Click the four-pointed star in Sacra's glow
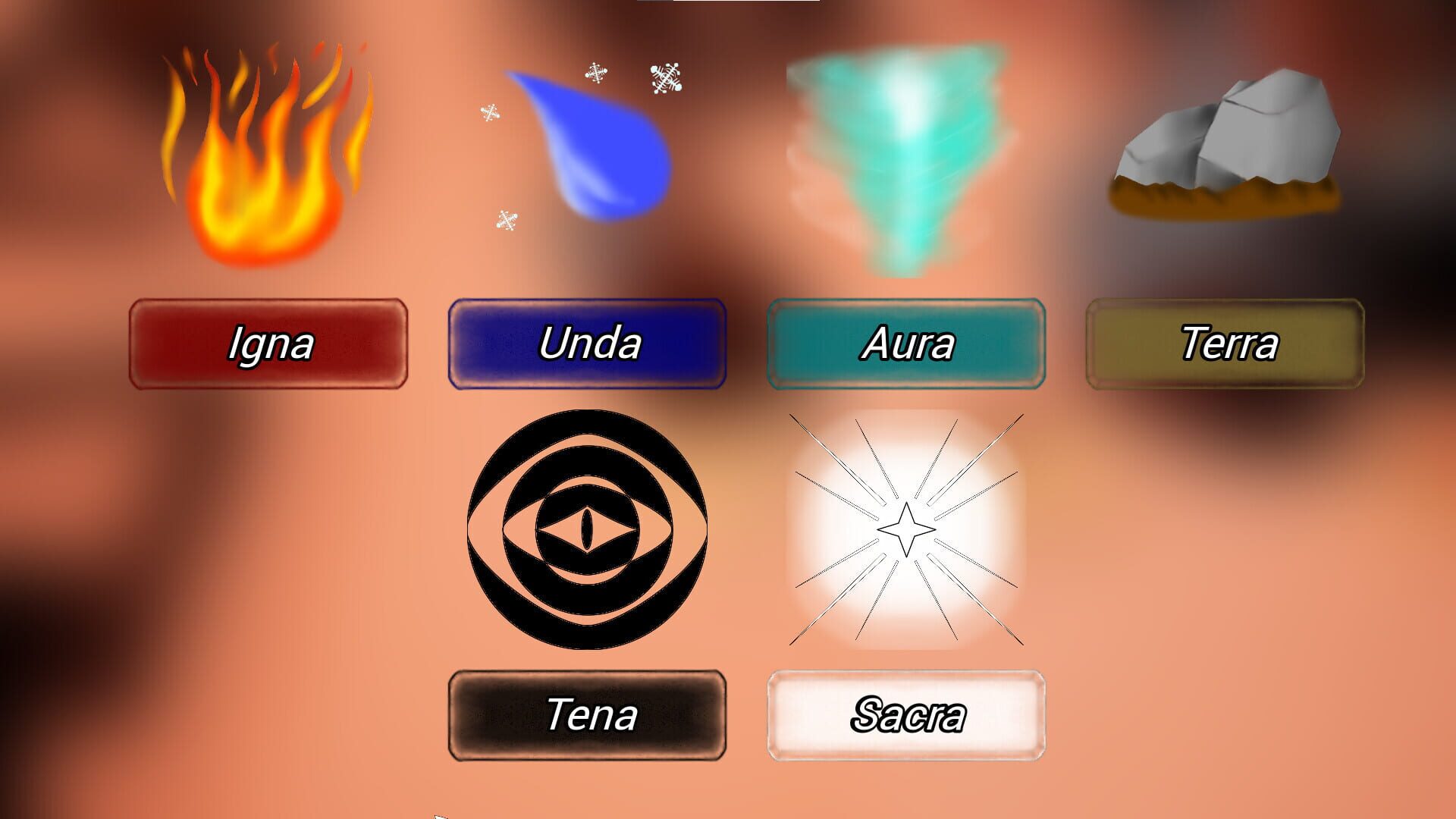The height and width of the screenshot is (819, 1456). [x=906, y=531]
